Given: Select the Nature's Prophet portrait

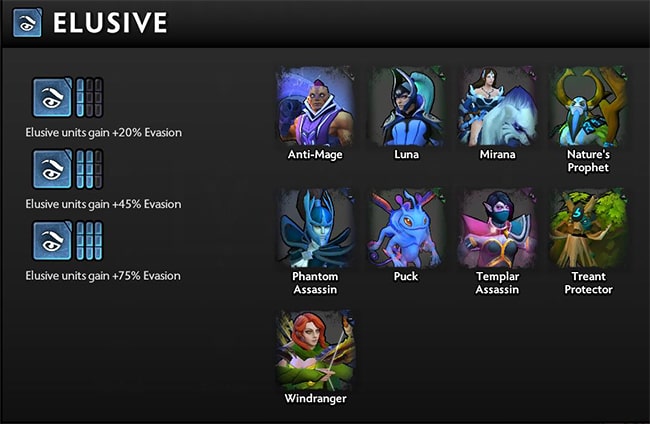Looking at the screenshot, I should pyautogui.click(x=588, y=106).
